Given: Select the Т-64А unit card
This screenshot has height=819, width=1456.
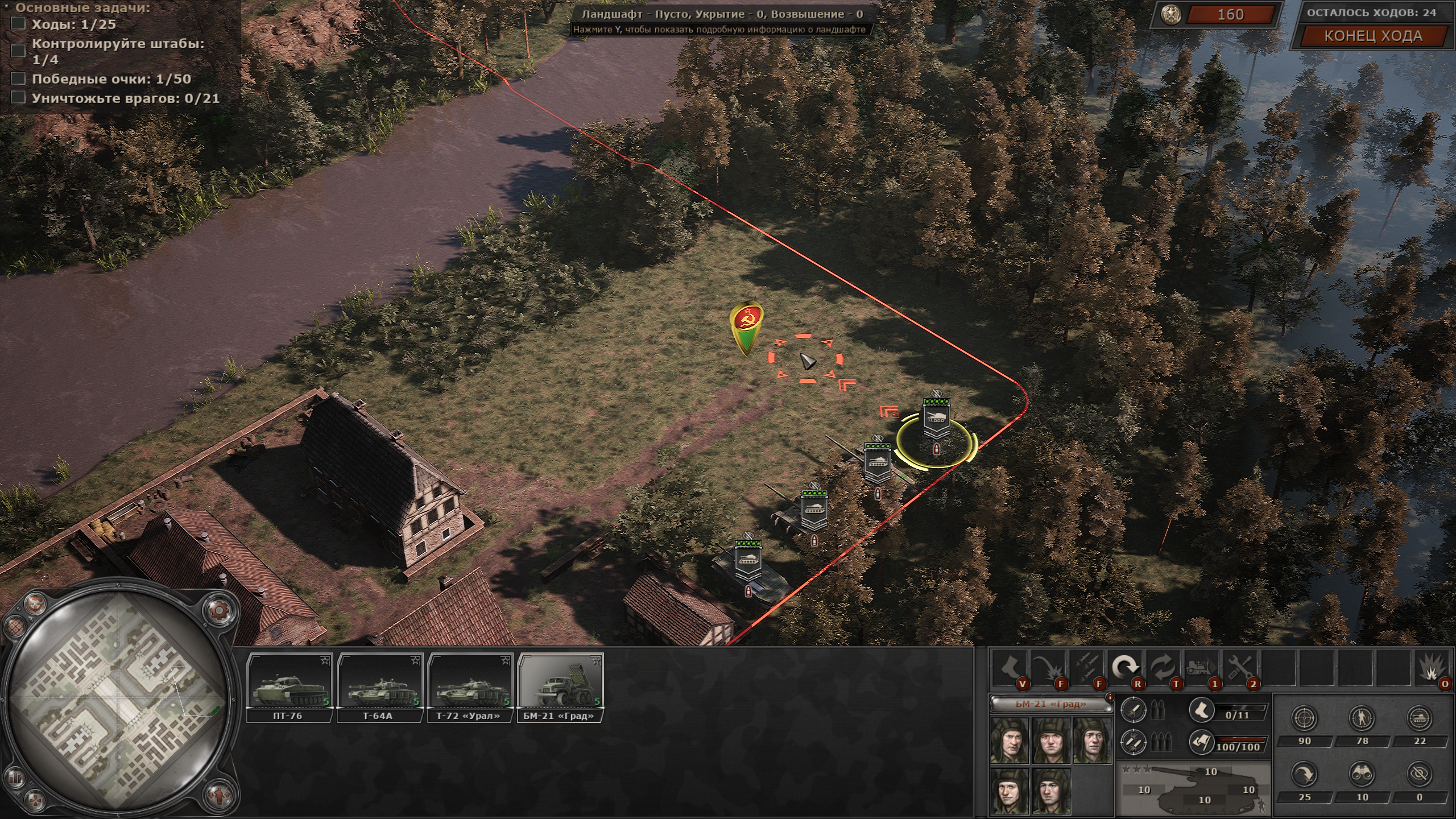Looking at the screenshot, I should pyautogui.click(x=380, y=687).
